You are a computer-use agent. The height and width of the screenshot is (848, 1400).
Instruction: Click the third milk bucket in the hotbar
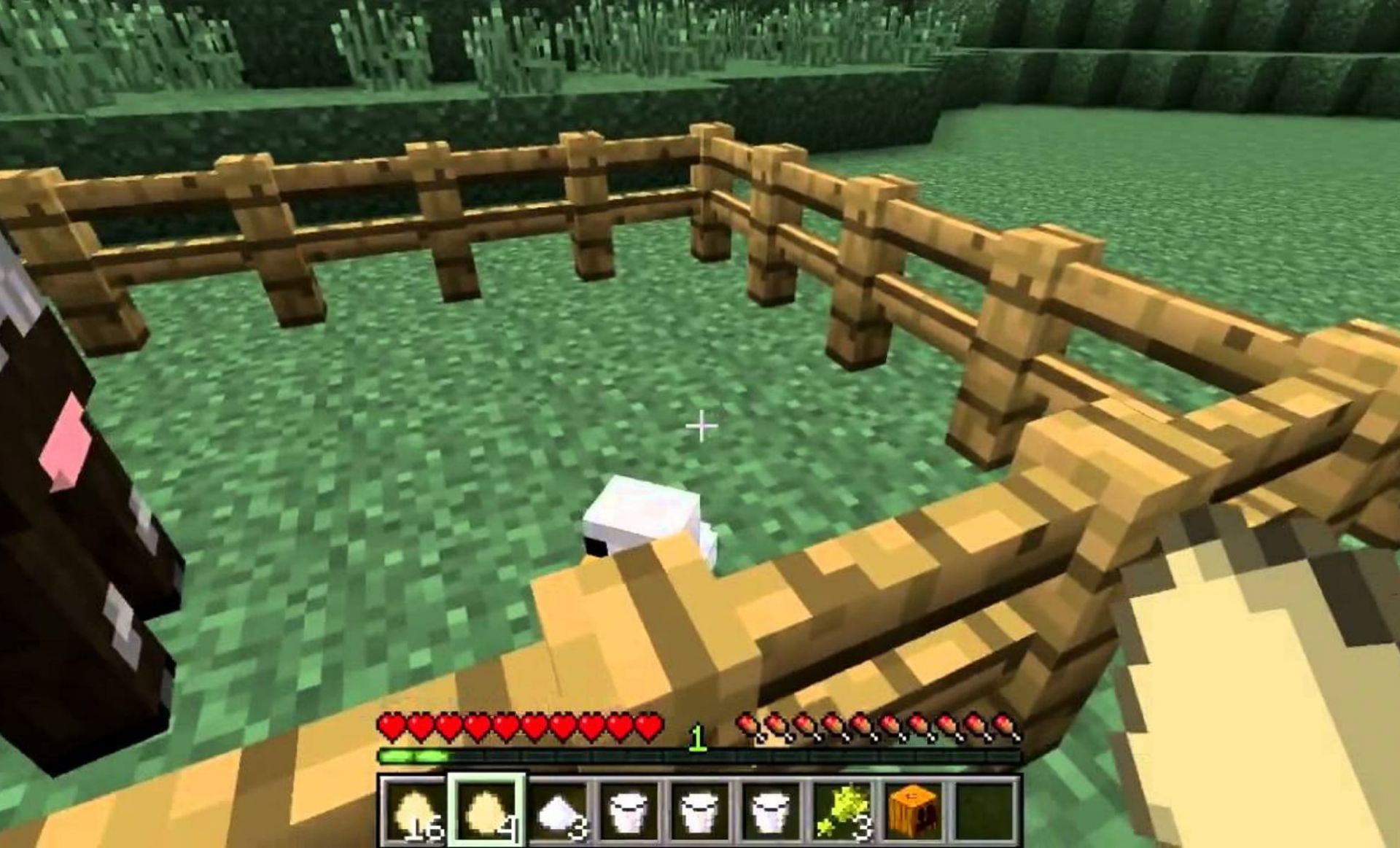772,812
